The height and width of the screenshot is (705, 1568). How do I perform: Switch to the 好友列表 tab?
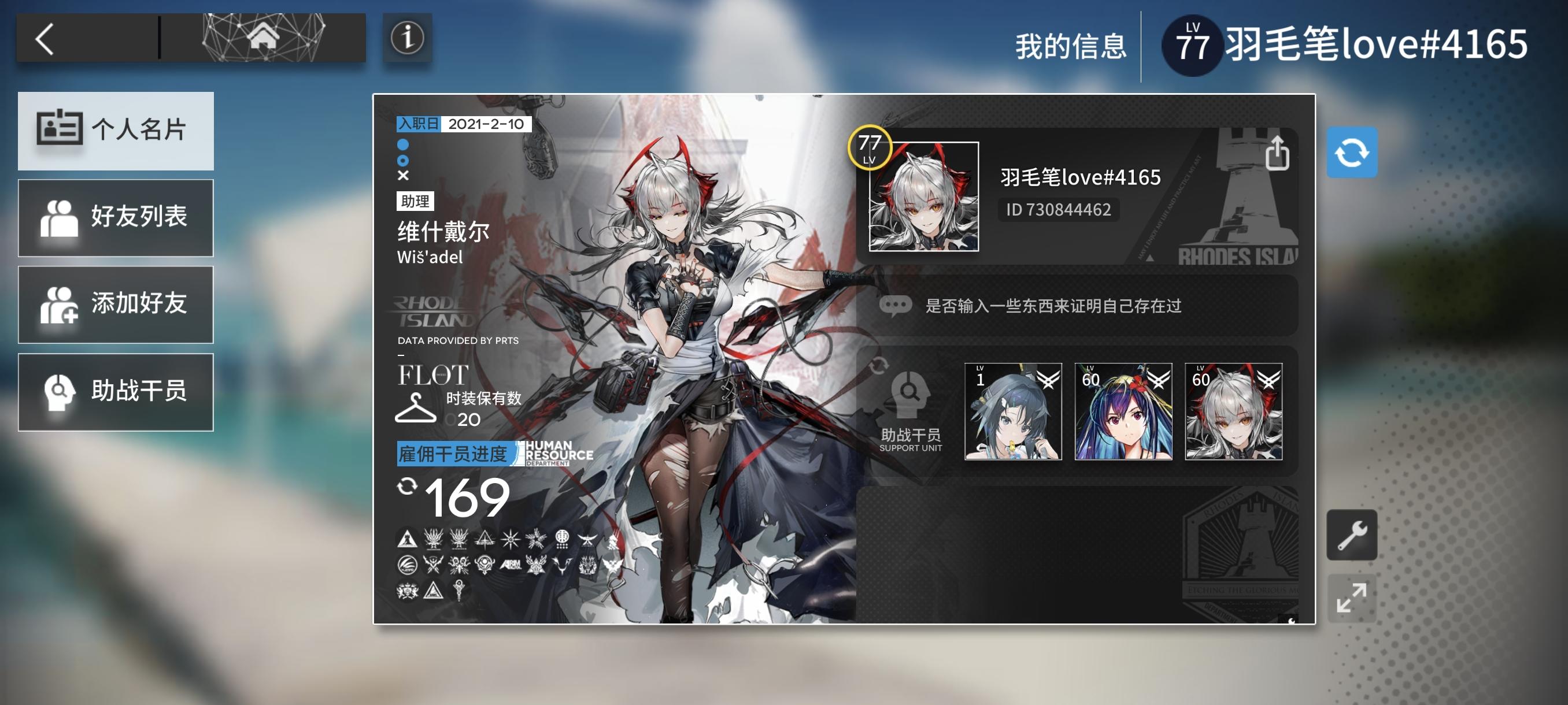[x=116, y=218]
